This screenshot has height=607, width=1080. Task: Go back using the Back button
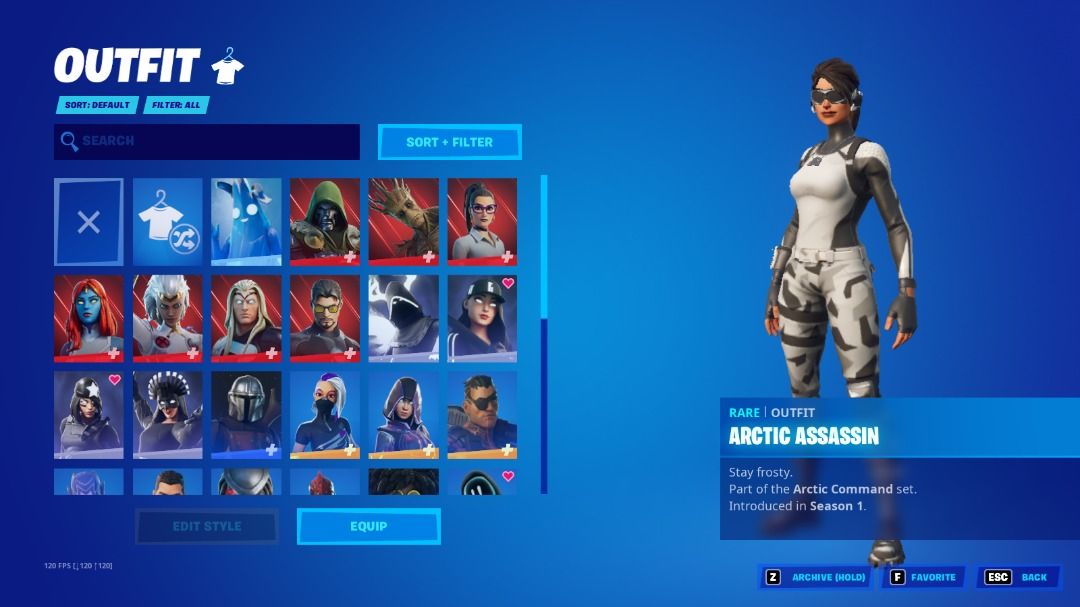click(1019, 577)
